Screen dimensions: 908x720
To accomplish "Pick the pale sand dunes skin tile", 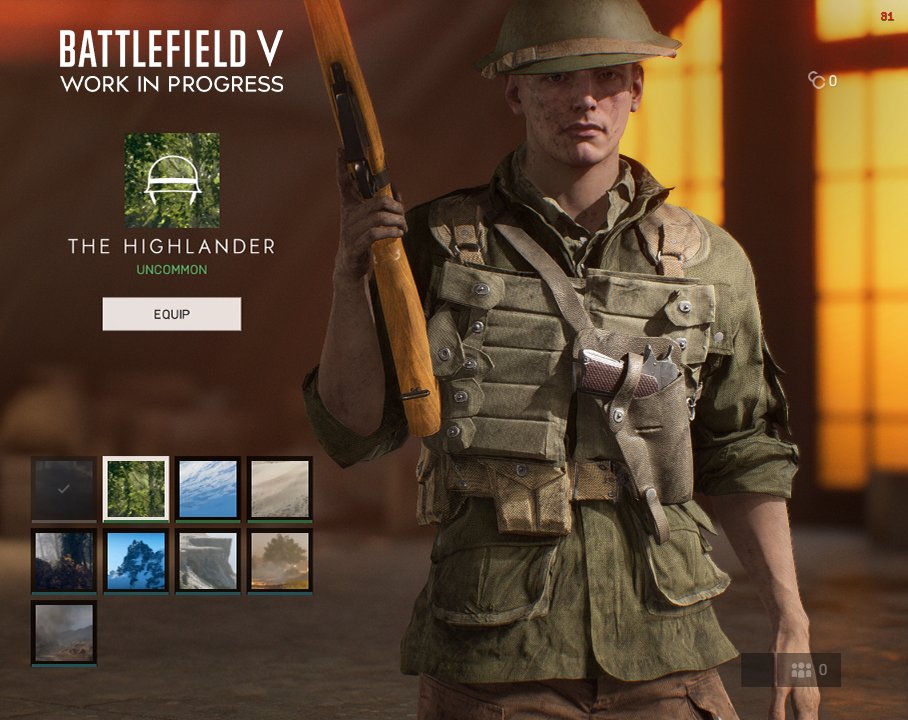I will coord(280,488).
